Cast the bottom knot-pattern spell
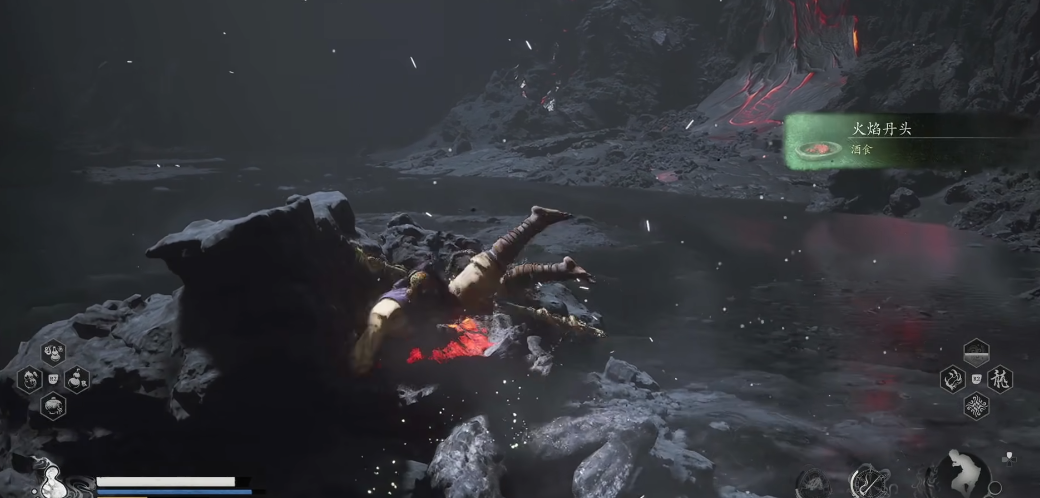This screenshot has height=498, width=1040. [976, 405]
